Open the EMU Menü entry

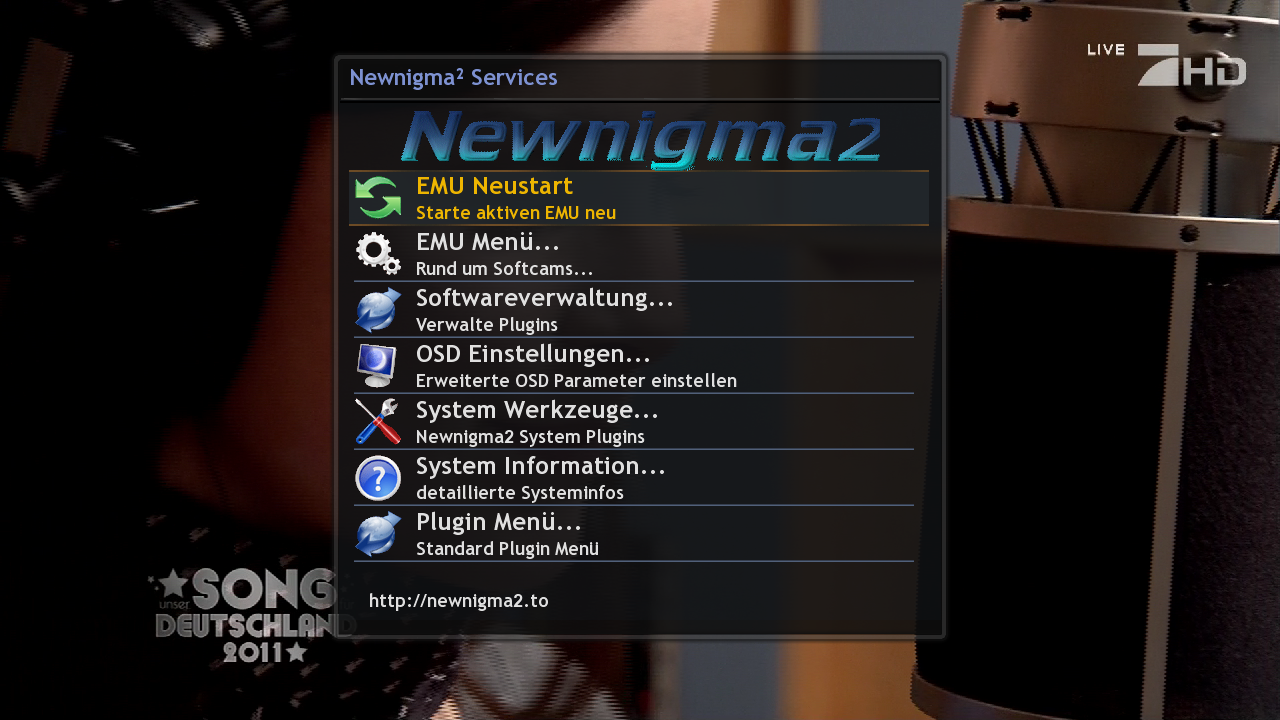pos(487,243)
